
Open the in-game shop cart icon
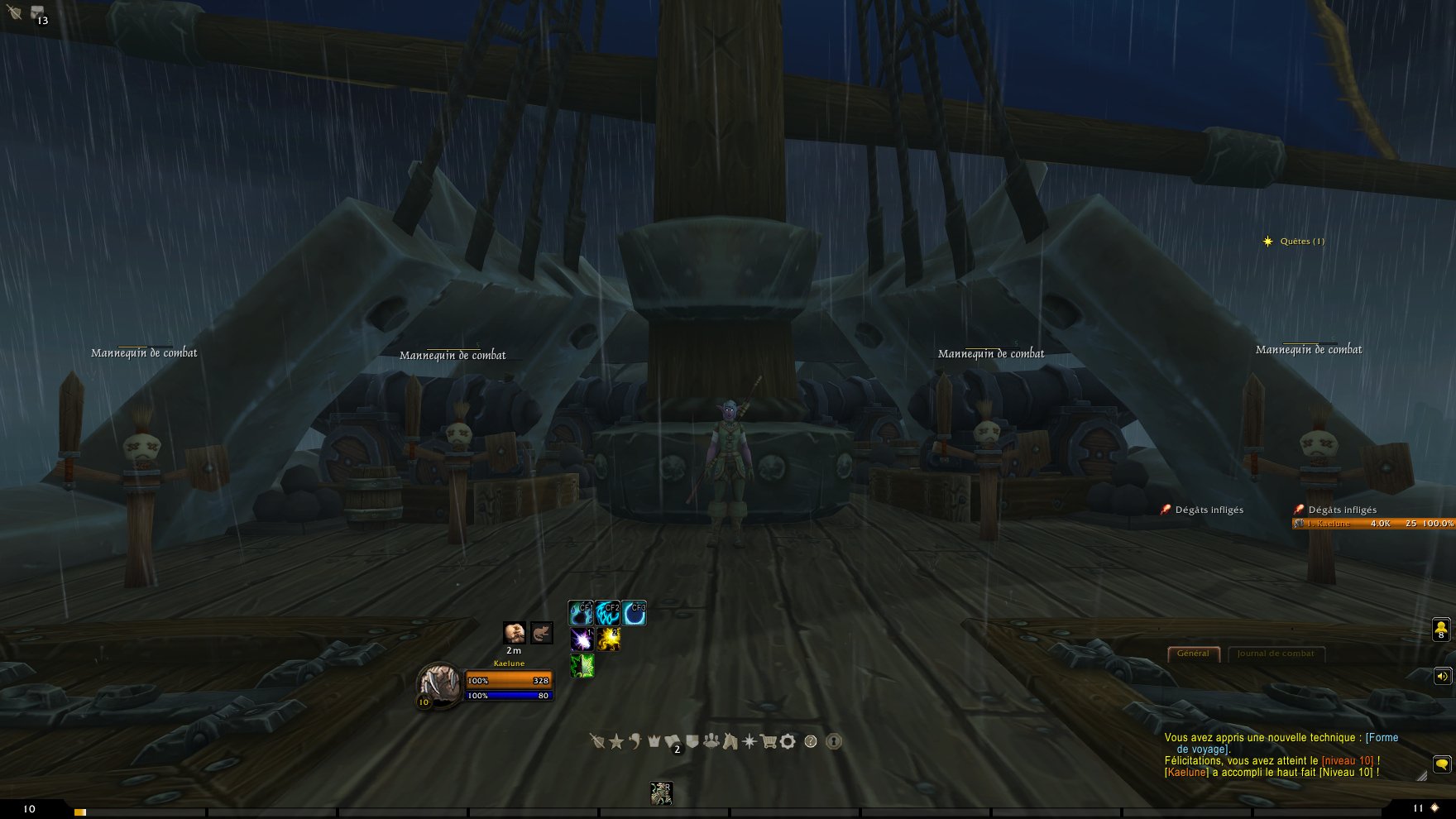click(769, 742)
